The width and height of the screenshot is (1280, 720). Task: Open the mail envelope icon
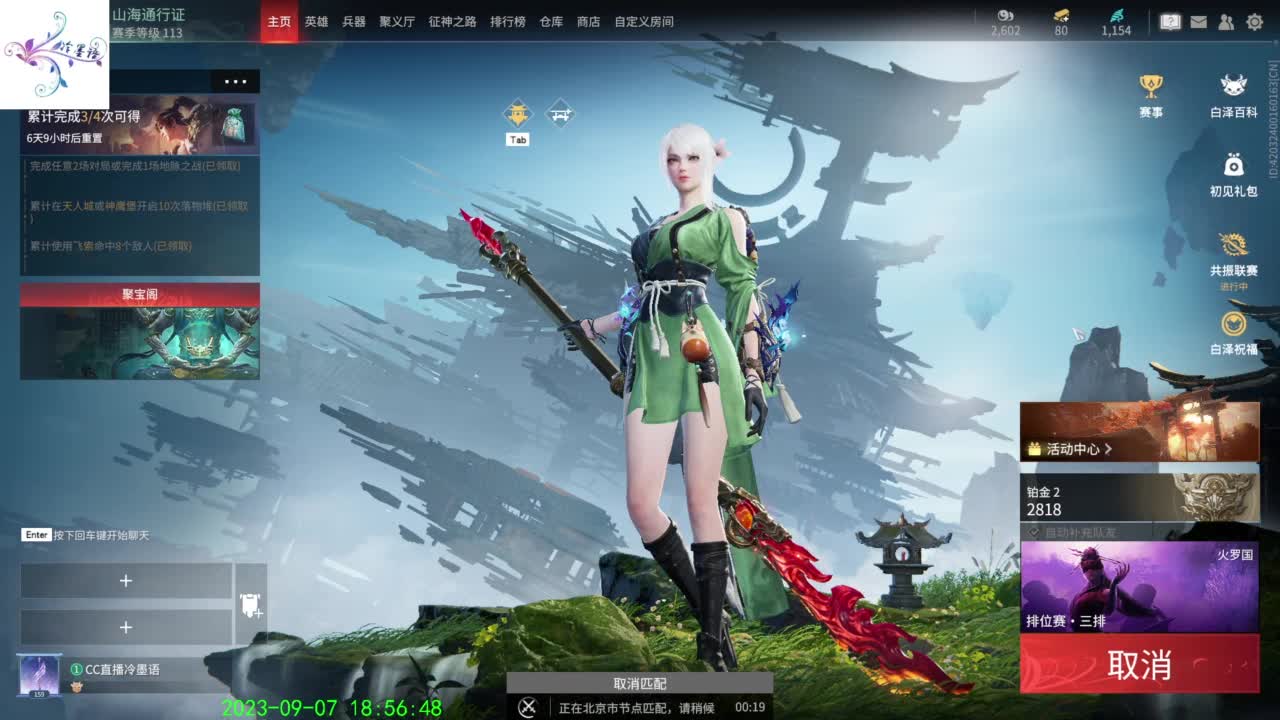point(1198,19)
